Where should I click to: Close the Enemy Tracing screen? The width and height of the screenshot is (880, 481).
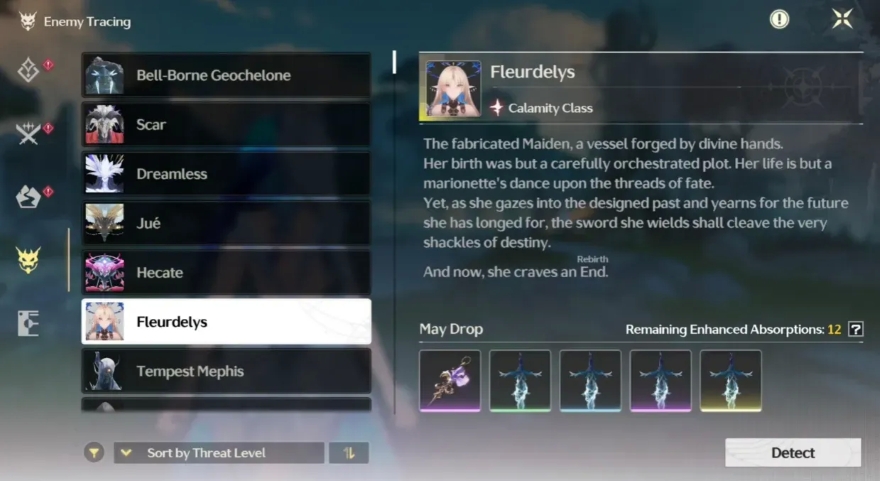click(842, 19)
